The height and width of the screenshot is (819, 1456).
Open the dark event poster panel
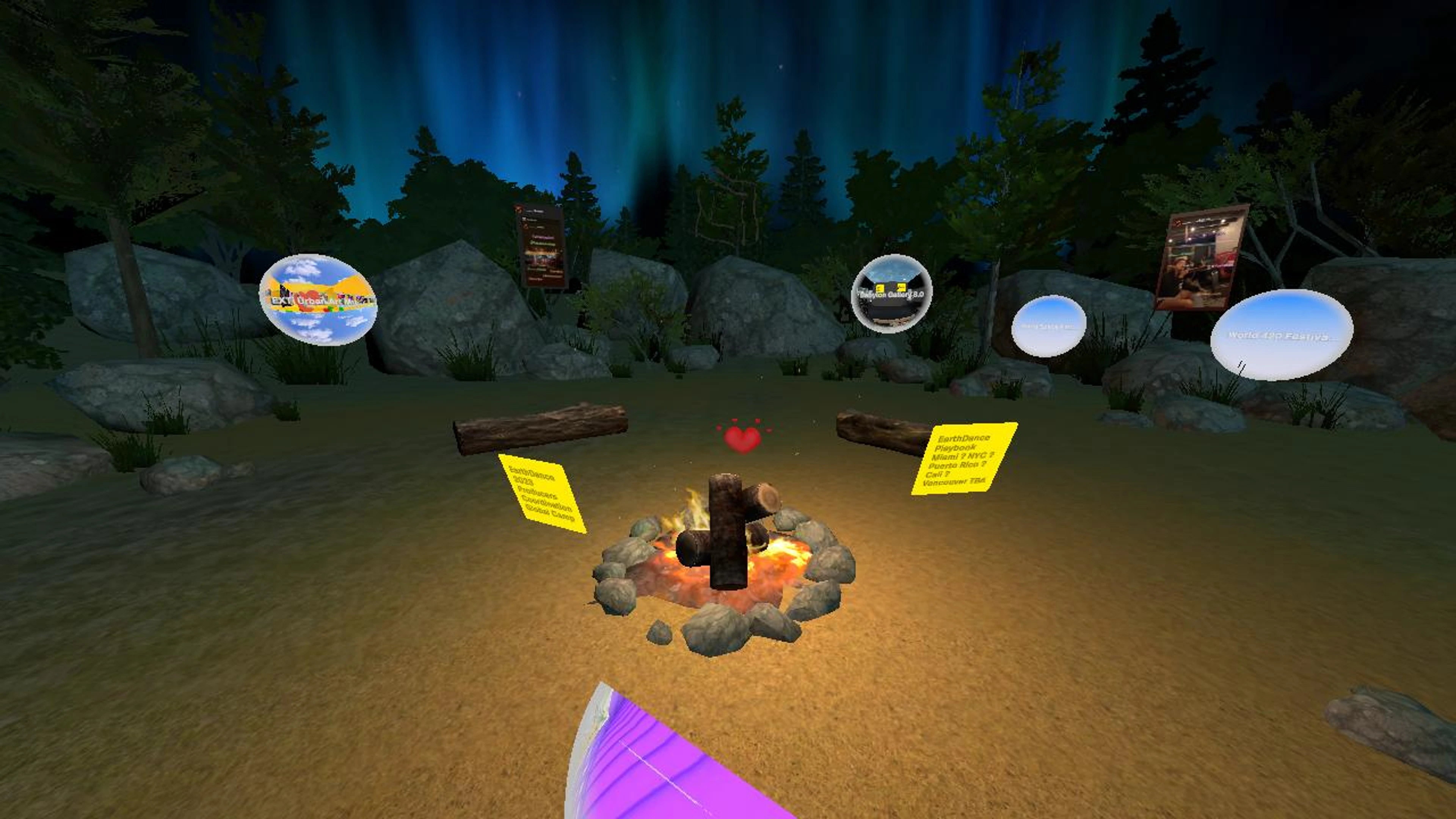(x=541, y=245)
